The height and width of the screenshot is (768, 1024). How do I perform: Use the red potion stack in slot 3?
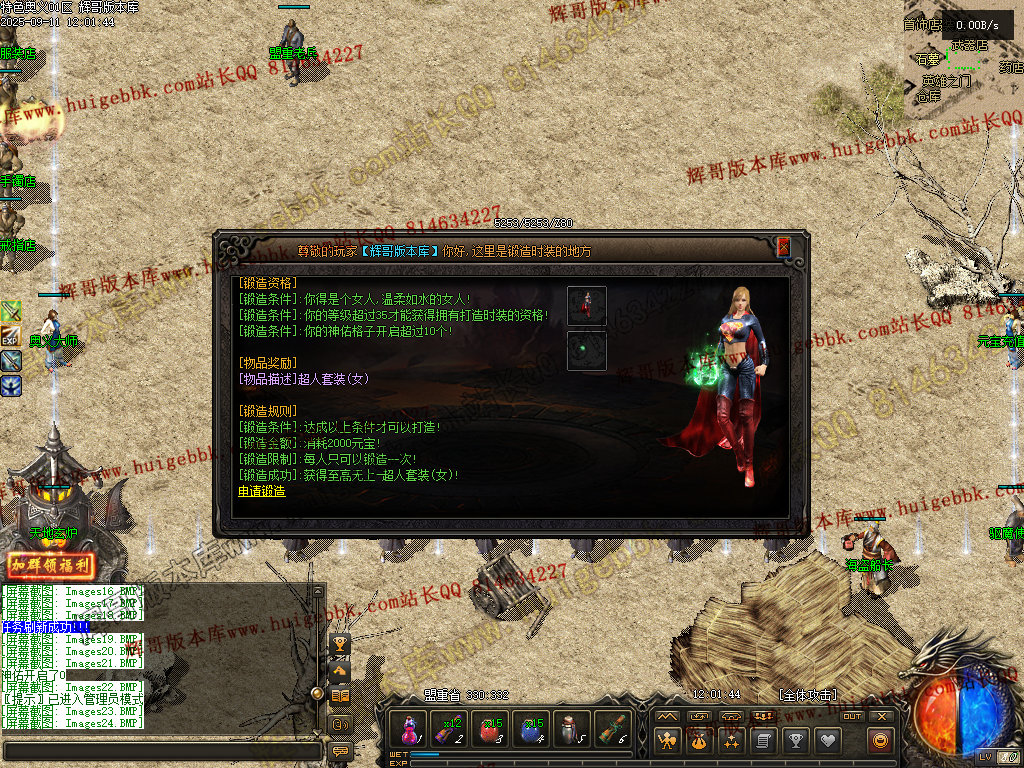pos(491,729)
